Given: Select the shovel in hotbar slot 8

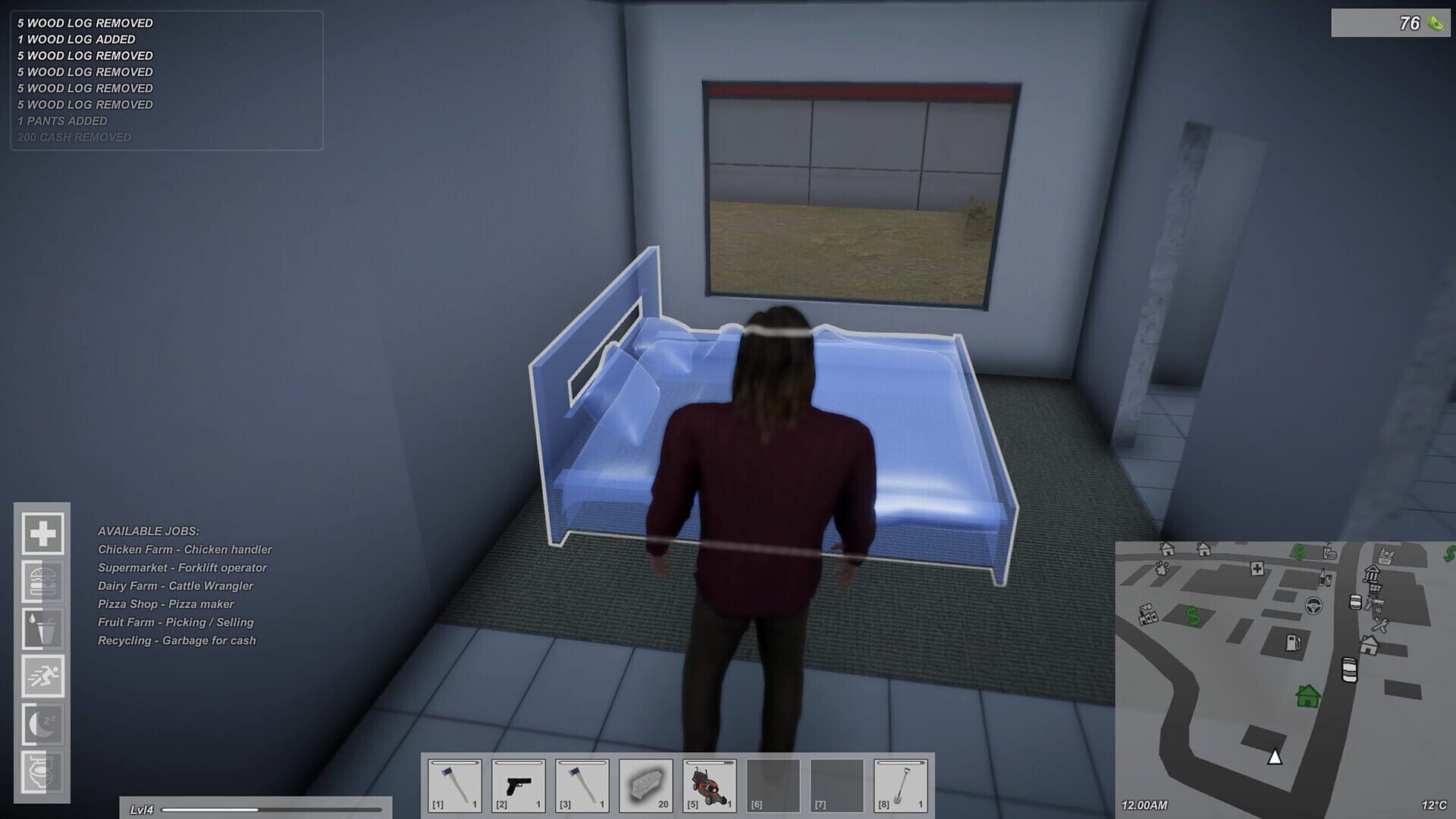Looking at the screenshot, I should [902, 786].
